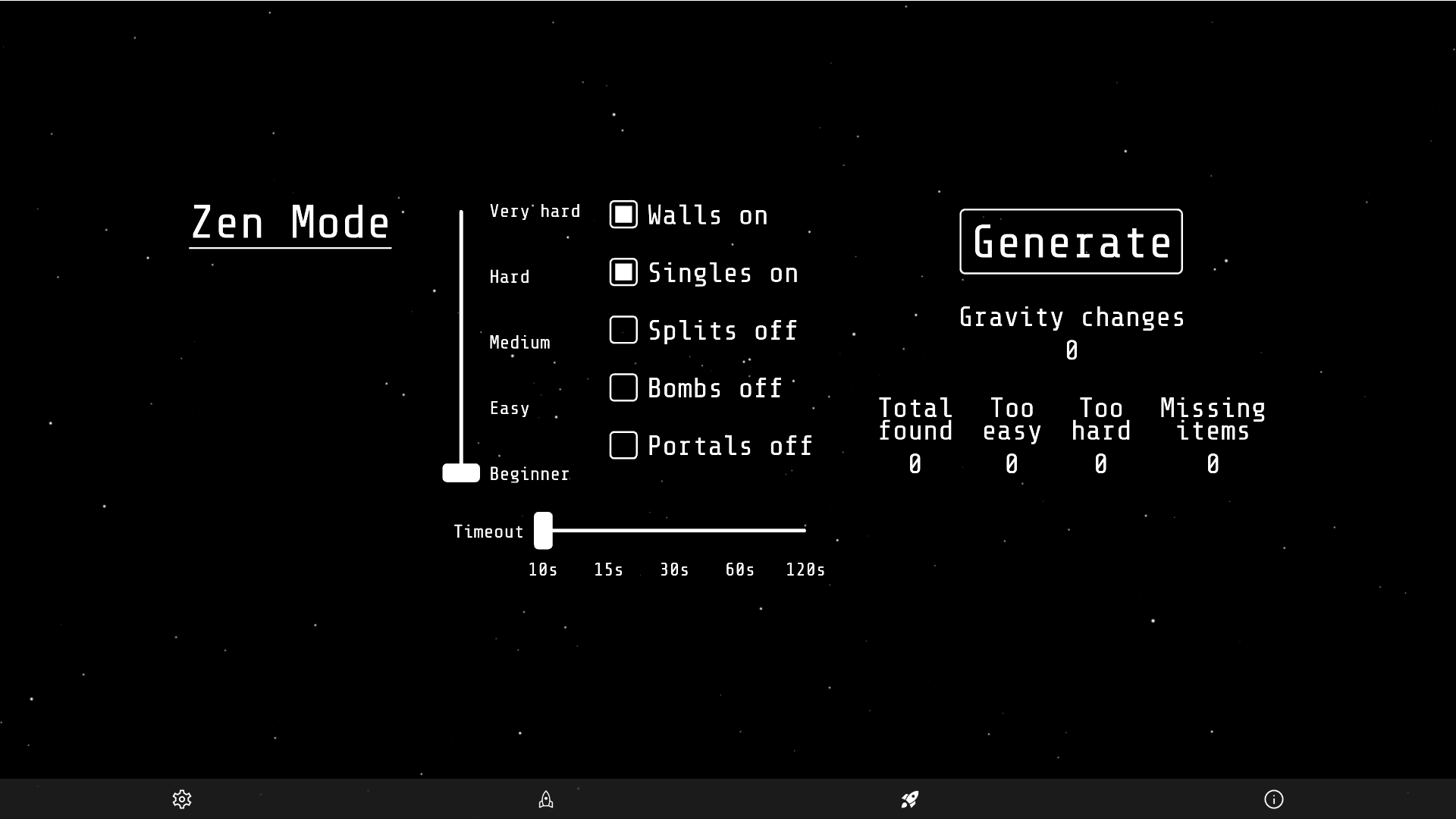
Task: Toggle the Walls checkbox off
Action: tap(623, 215)
